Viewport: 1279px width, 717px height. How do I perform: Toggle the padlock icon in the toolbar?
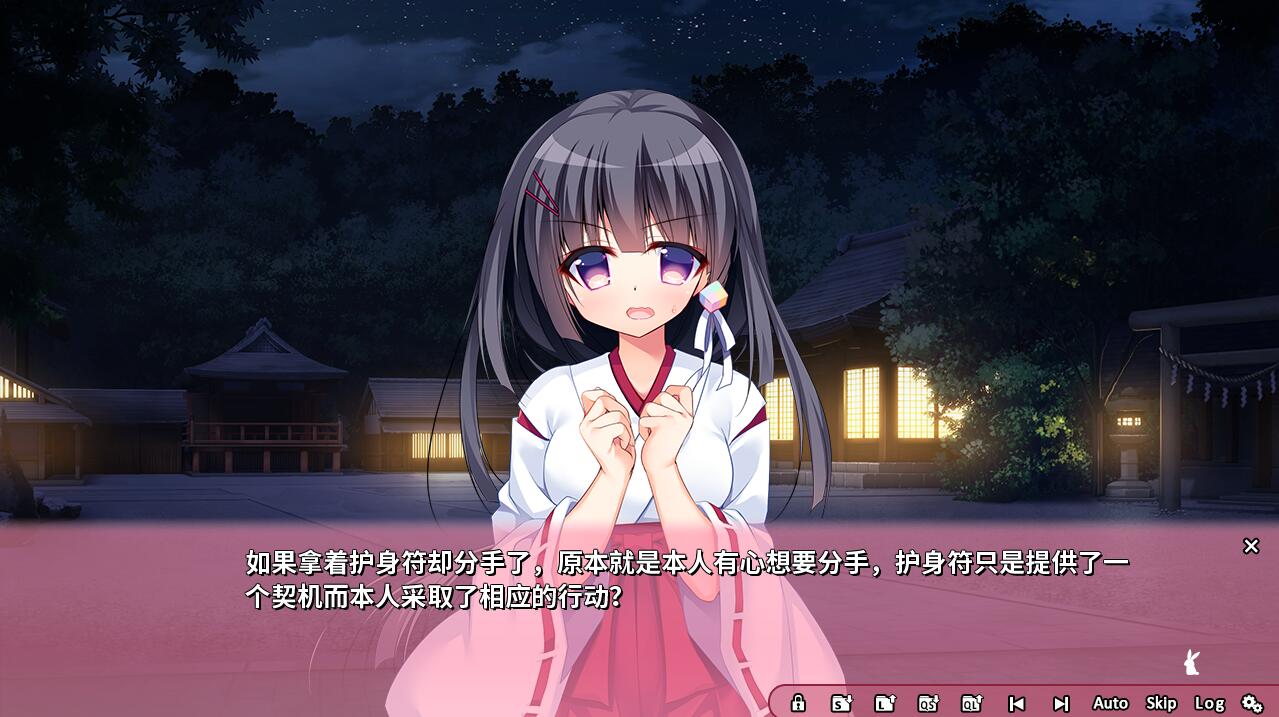tap(798, 703)
